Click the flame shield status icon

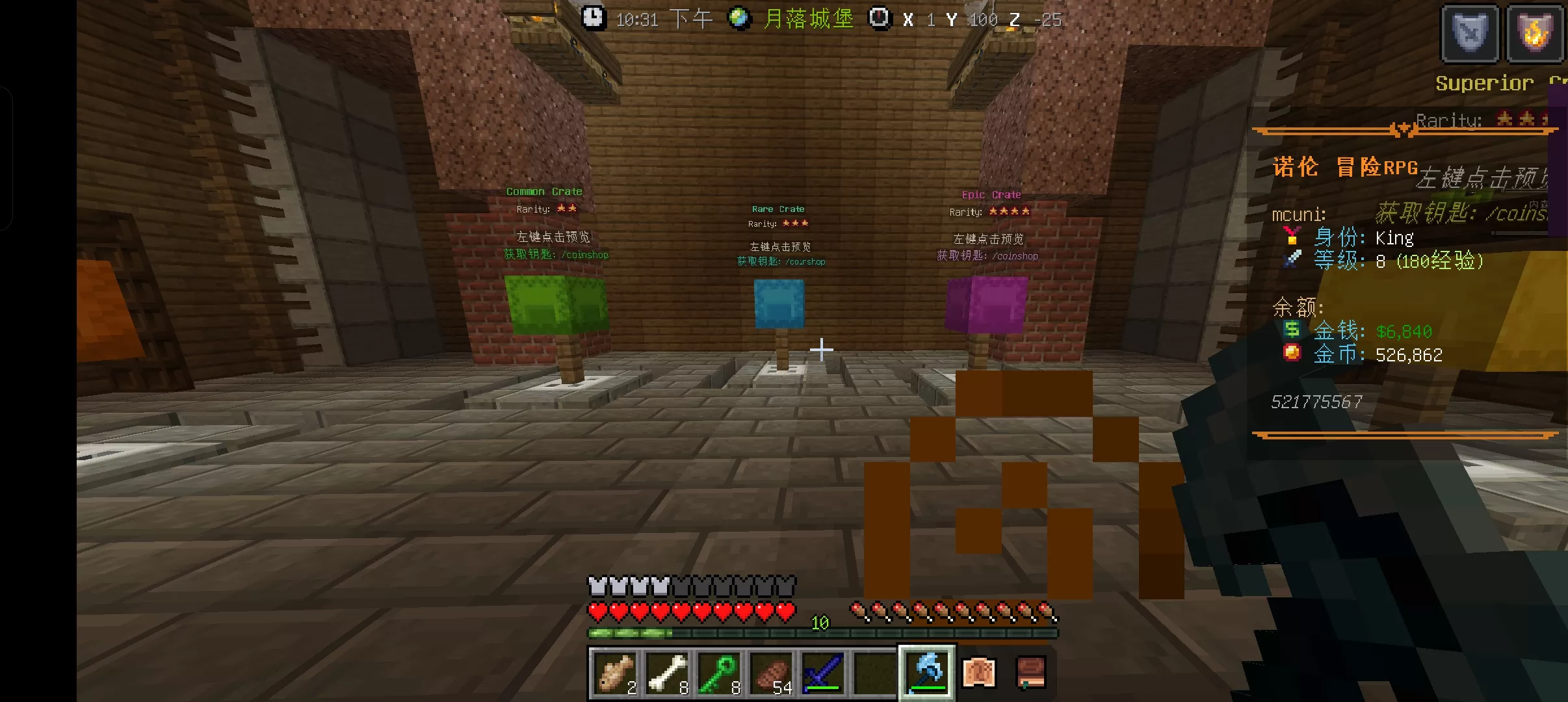(1534, 34)
